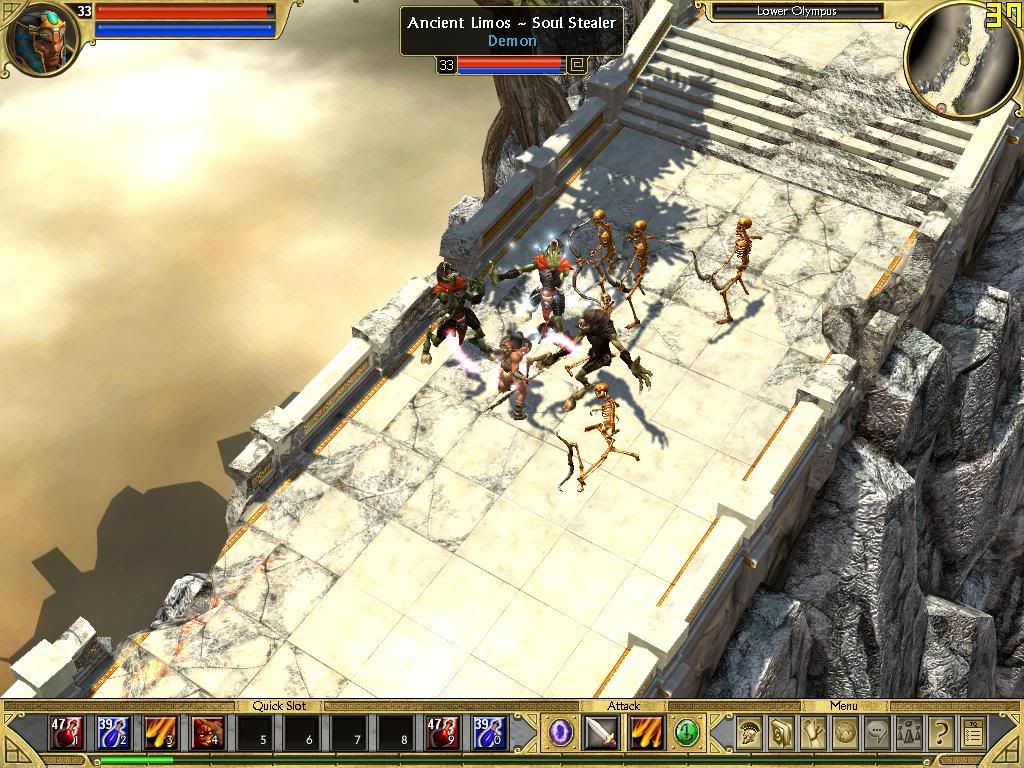Viewport: 1024px width, 768px height.
Task: Open the quest journal book icon
Action: (x=780, y=733)
